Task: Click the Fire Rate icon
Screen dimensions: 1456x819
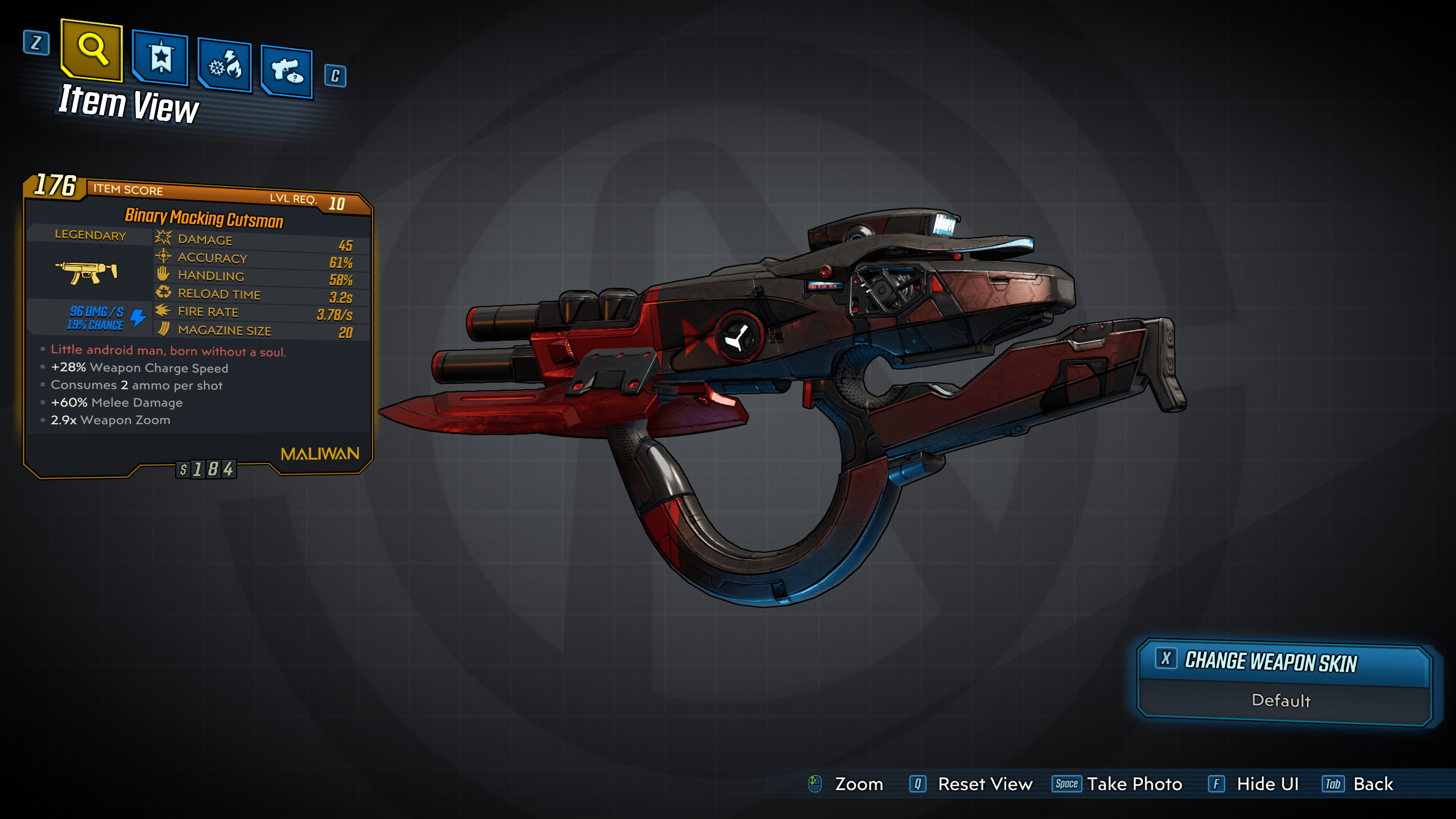Action: 162,312
